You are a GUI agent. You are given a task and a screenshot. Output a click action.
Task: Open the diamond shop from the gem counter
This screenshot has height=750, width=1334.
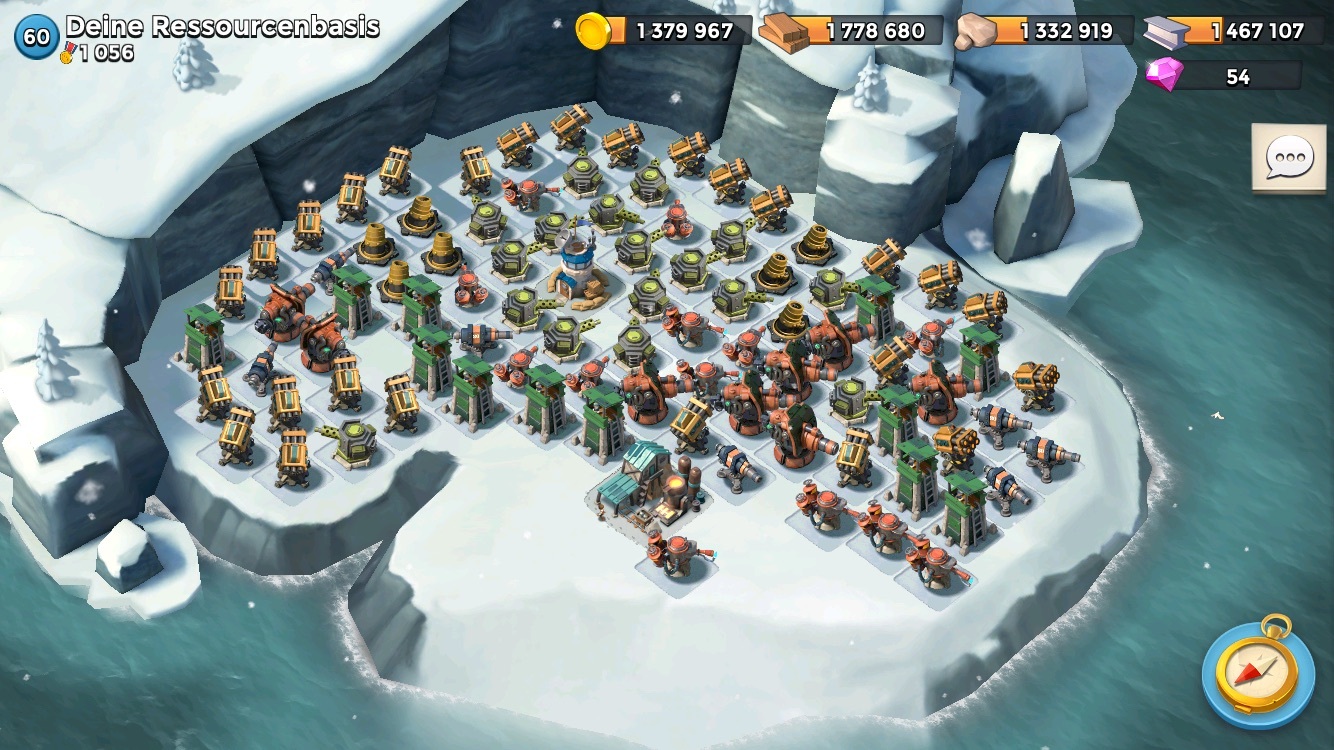pos(1224,76)
